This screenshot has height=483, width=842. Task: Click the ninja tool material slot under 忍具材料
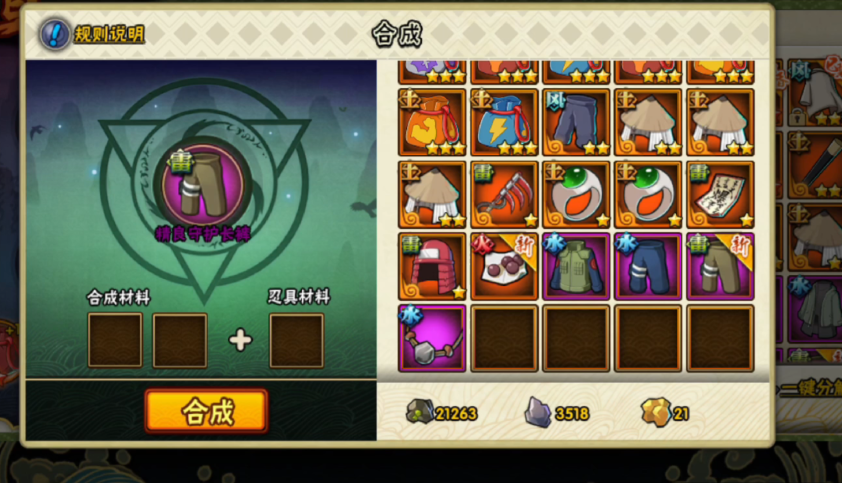(297, 340)
